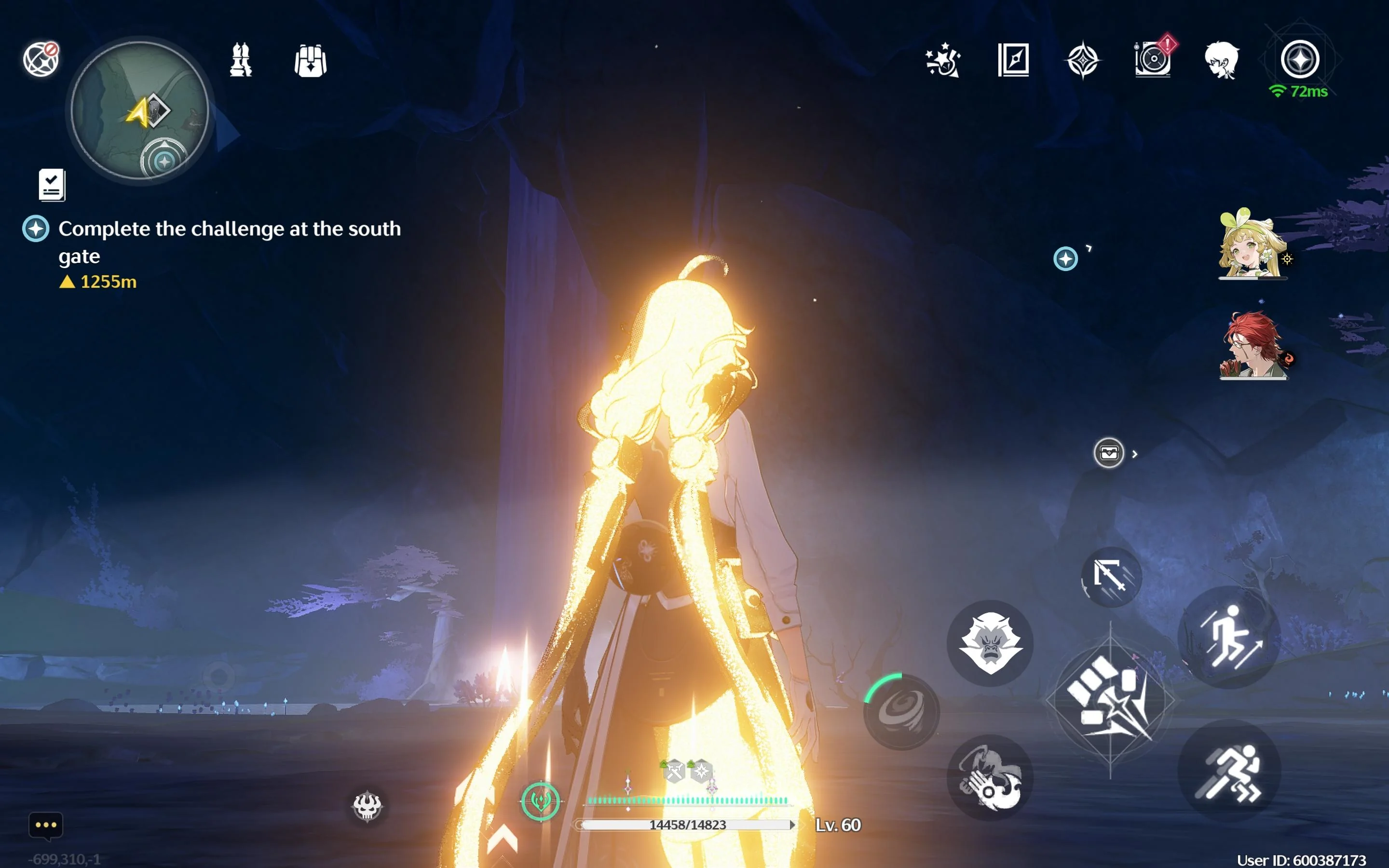Open the chess pieces menu icon
The height and width of the screenshot is (868, 1389).
coord(241,60)
